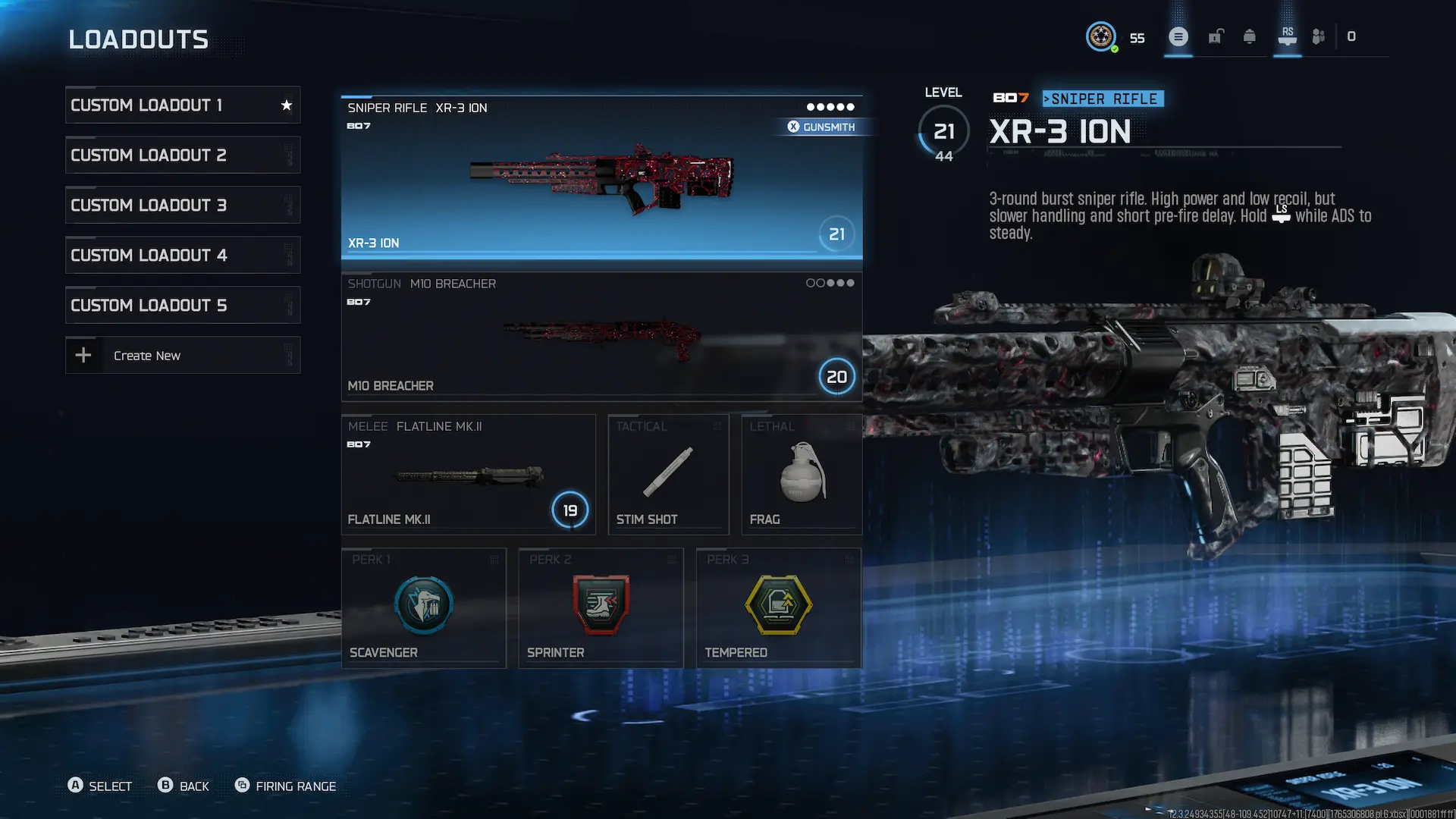1456x819 pixels.
Task: Switch to Custom Loadout 3
Action: pos(182,205)
